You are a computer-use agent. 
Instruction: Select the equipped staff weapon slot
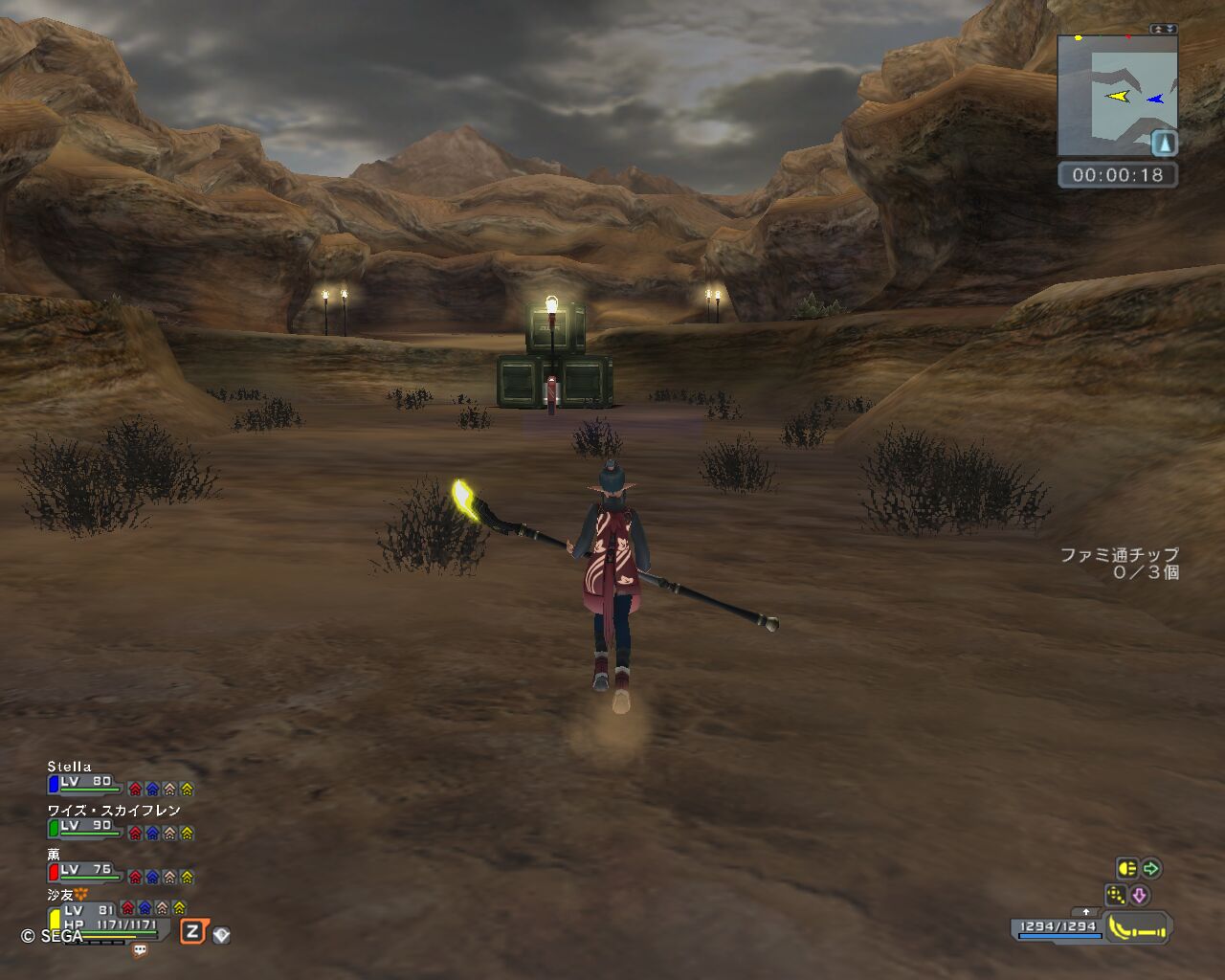1138,927
